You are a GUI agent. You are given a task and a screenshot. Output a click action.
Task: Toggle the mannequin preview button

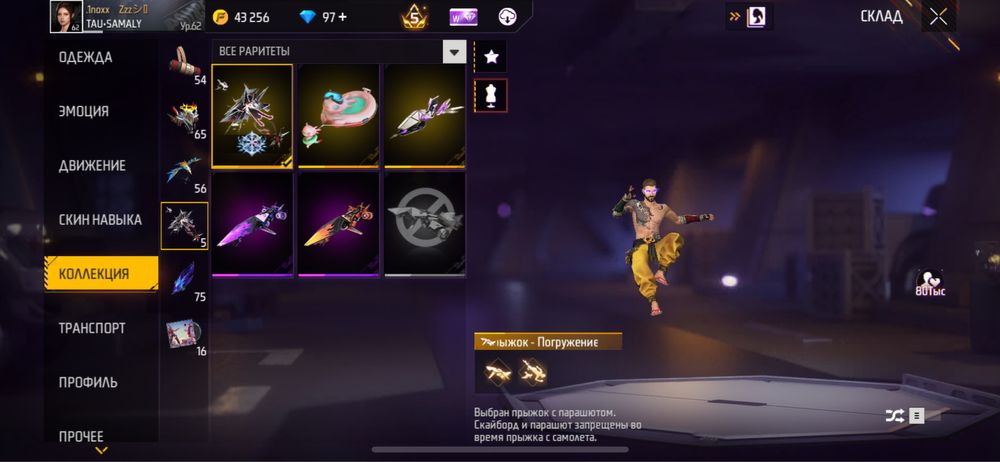[491, 96]
